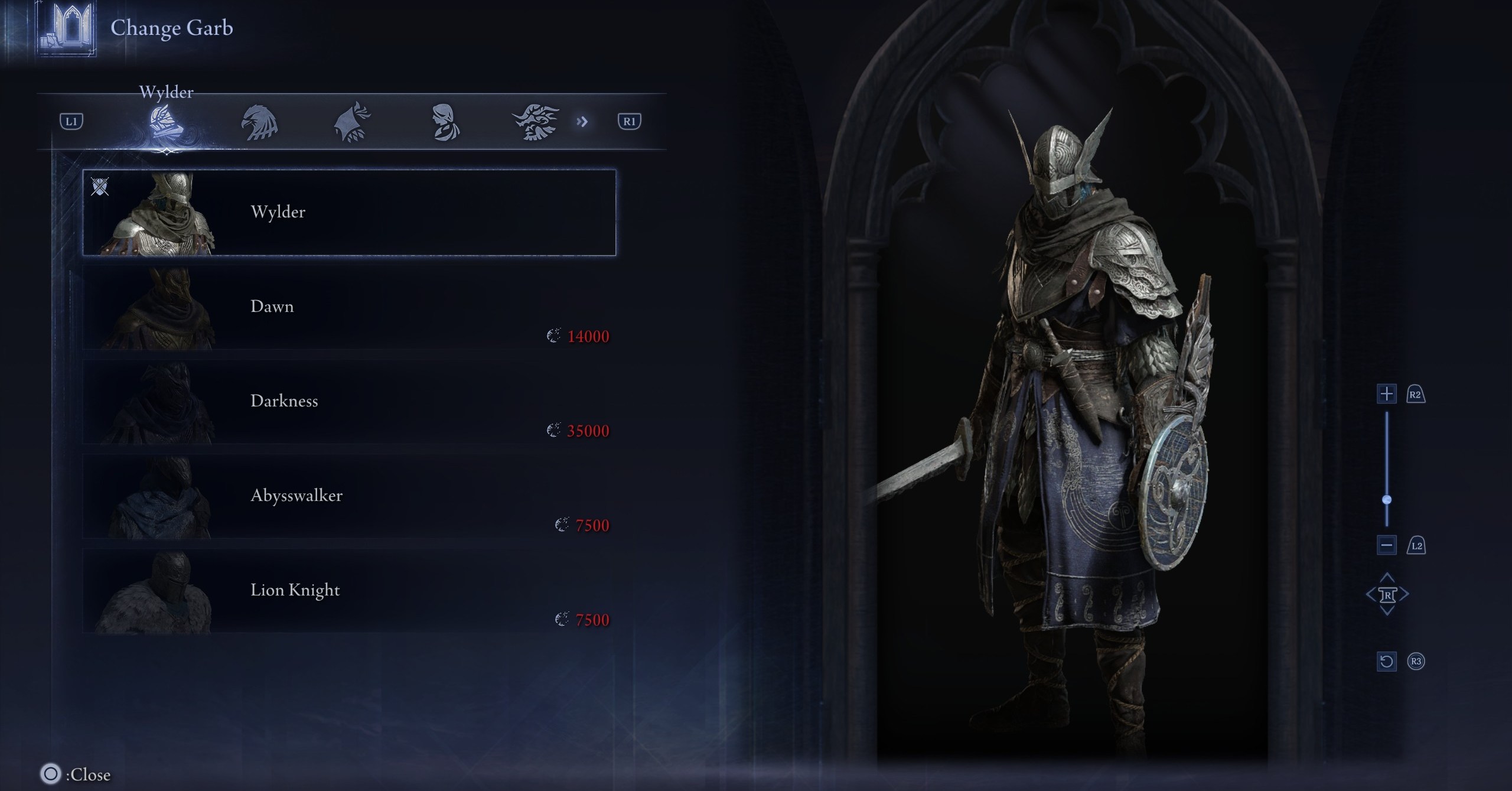Zoom out with the minus button
This screenshot has width=1512, height=791.
[x=1386, y=545]
